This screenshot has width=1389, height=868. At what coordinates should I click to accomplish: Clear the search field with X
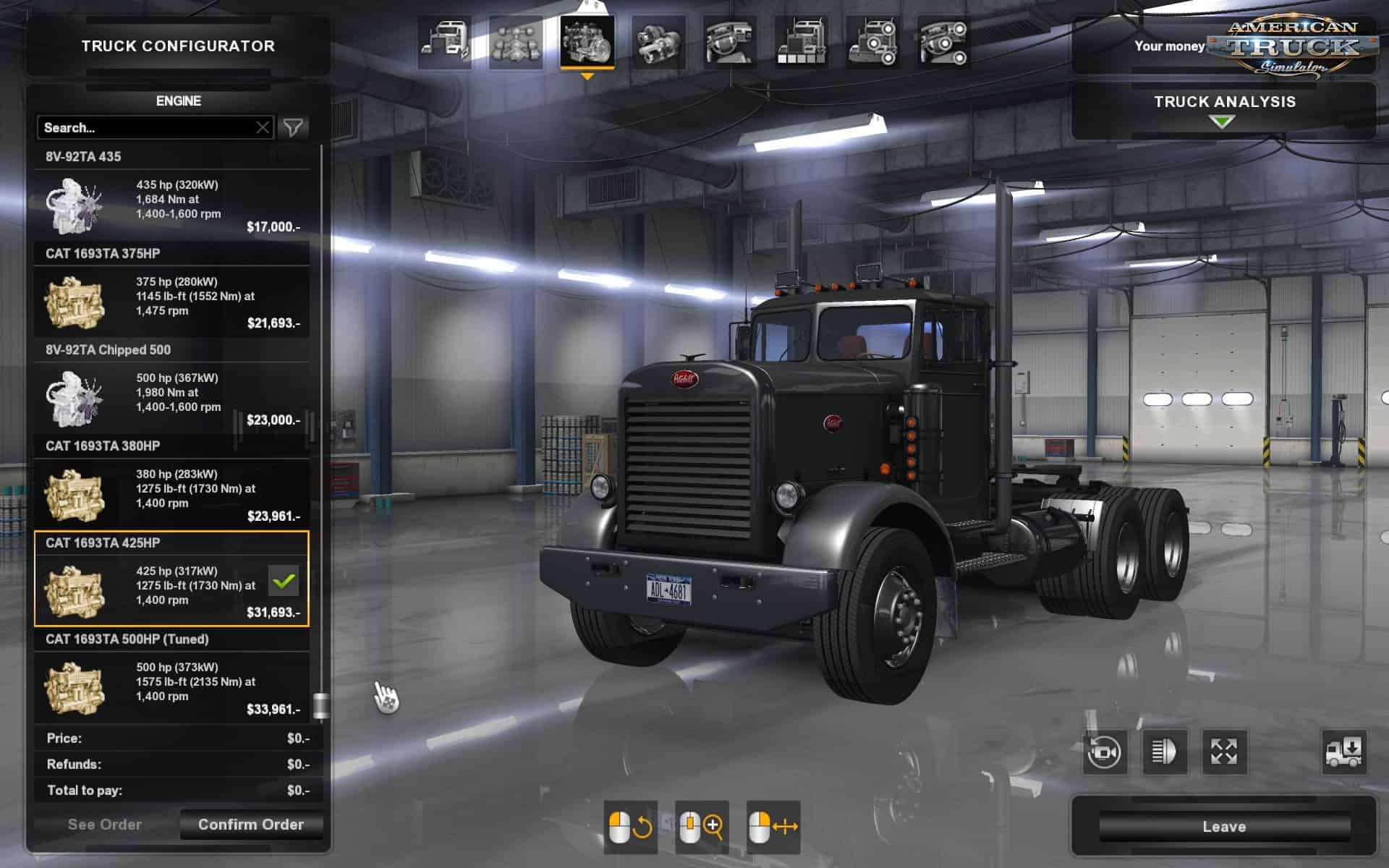coord(263,128)
